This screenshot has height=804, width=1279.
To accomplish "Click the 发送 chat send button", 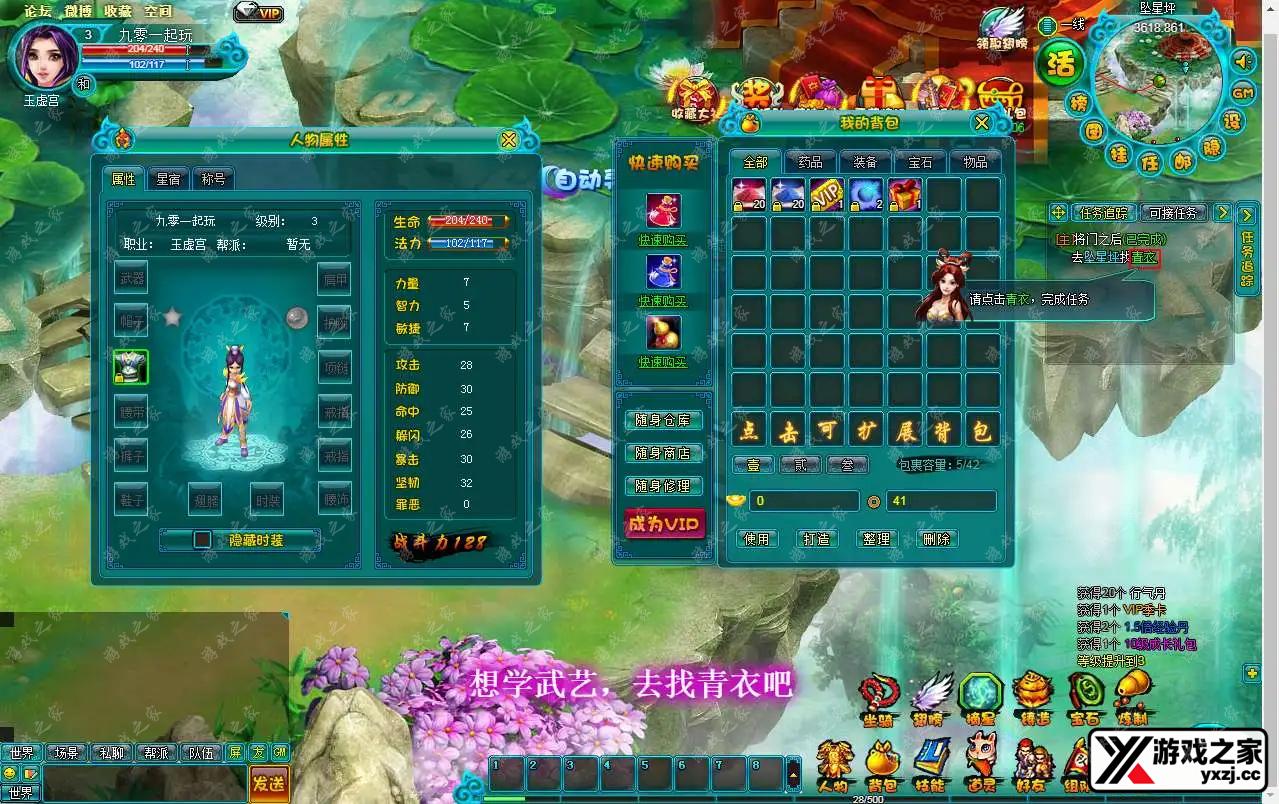I will pyautogui.click(x=268, y=782).
